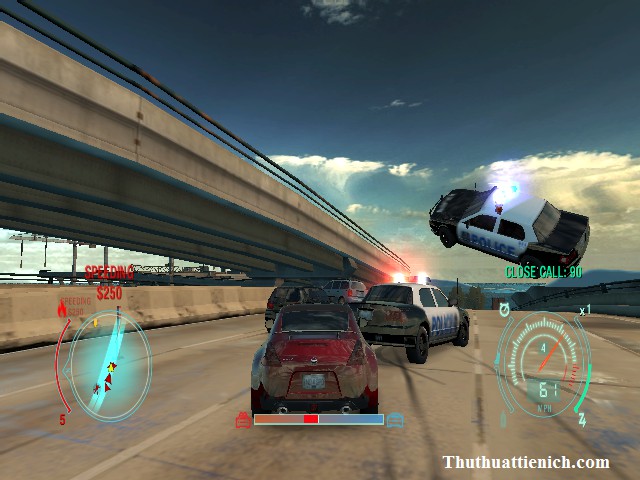Click the stopwatch icon above the speedometer
Image resolution: width=640 pixels, height=480 pixels.
[x=505, y=307]
